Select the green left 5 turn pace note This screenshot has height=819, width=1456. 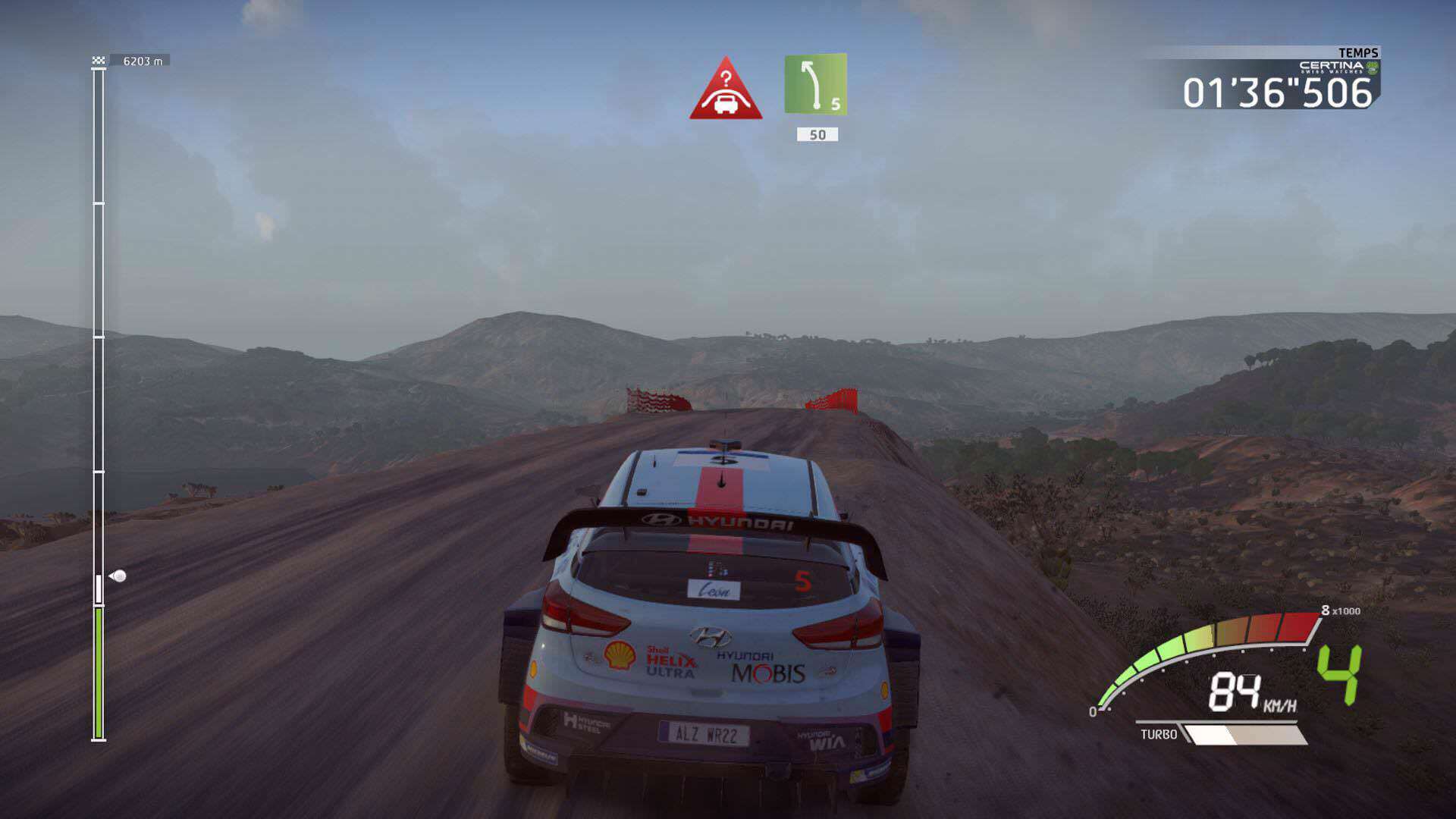(815, 84)
